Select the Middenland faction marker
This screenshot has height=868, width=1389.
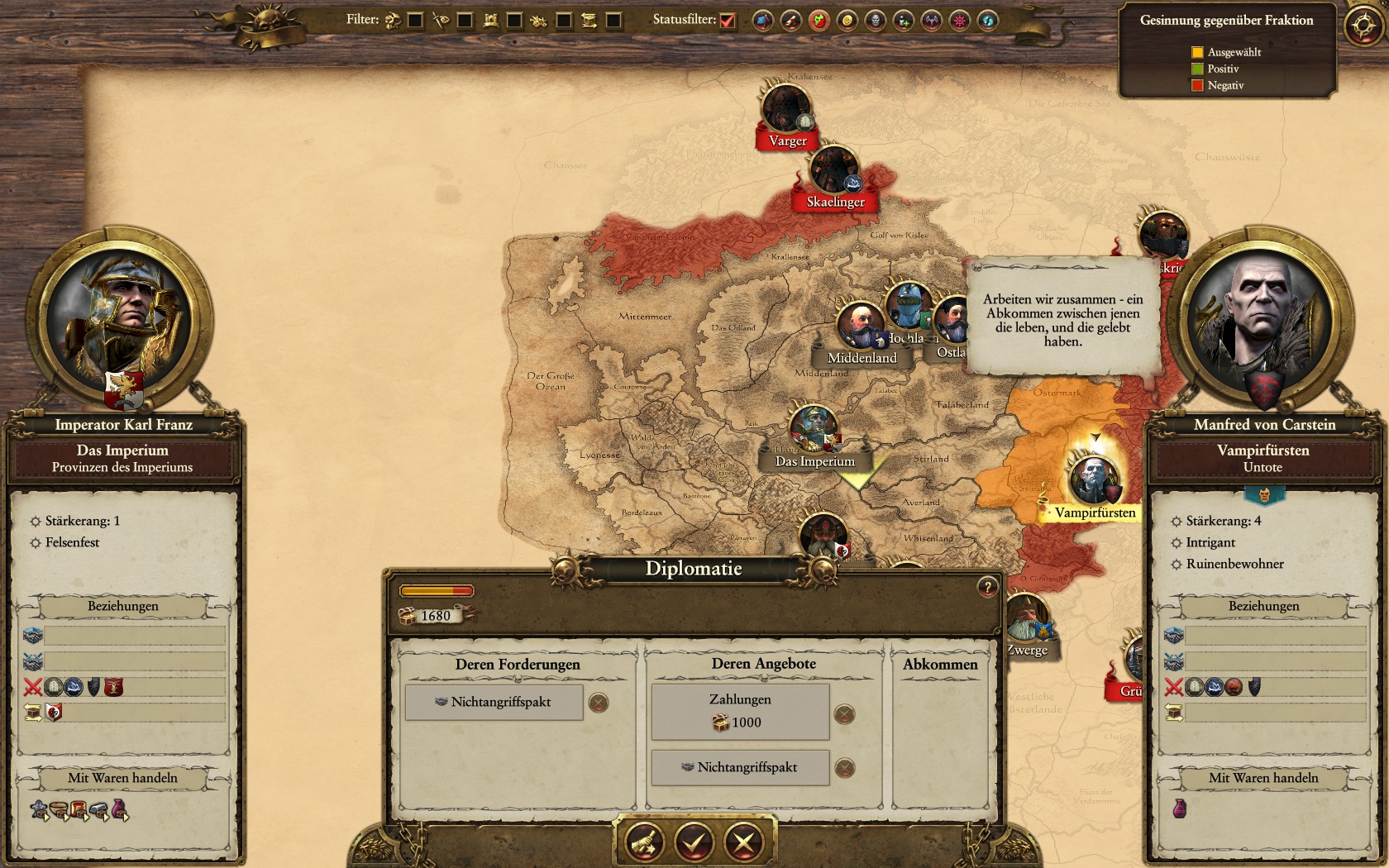coord(860,326)
